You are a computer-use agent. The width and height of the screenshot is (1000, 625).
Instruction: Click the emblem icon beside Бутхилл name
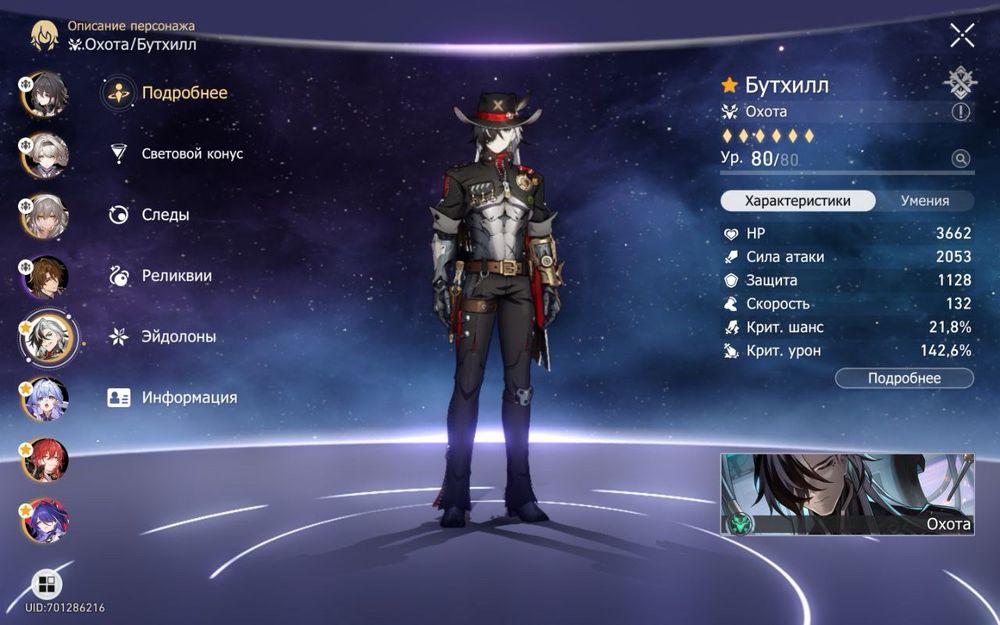coord(961,82)
